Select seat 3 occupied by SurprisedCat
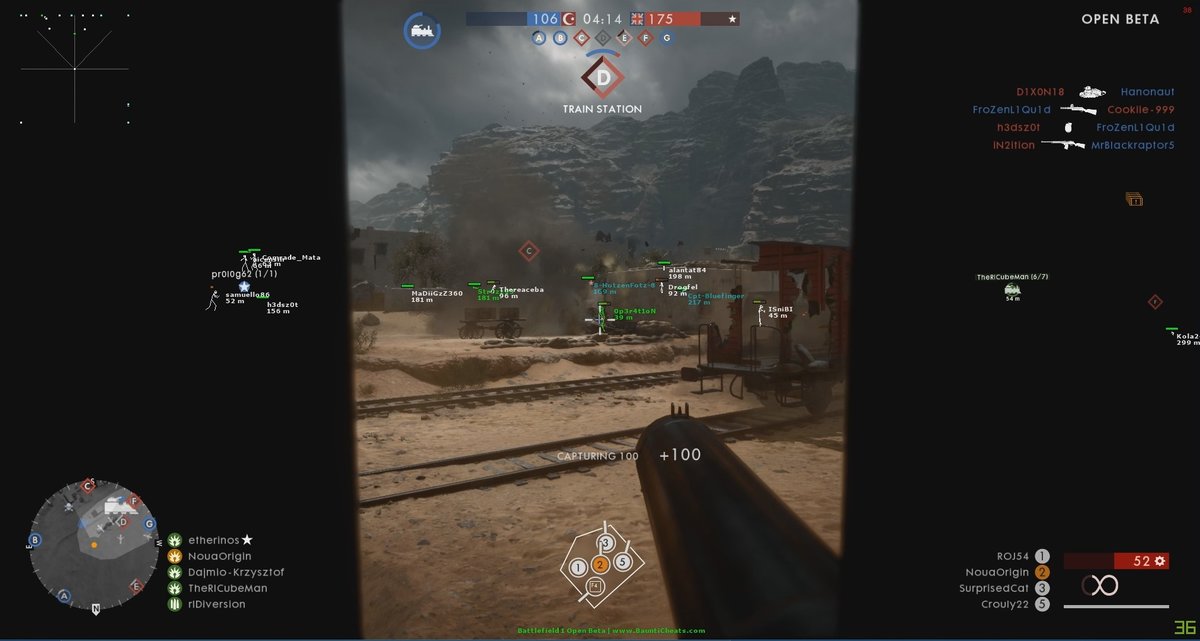 pyautogui.click(x=1042, y=588)
